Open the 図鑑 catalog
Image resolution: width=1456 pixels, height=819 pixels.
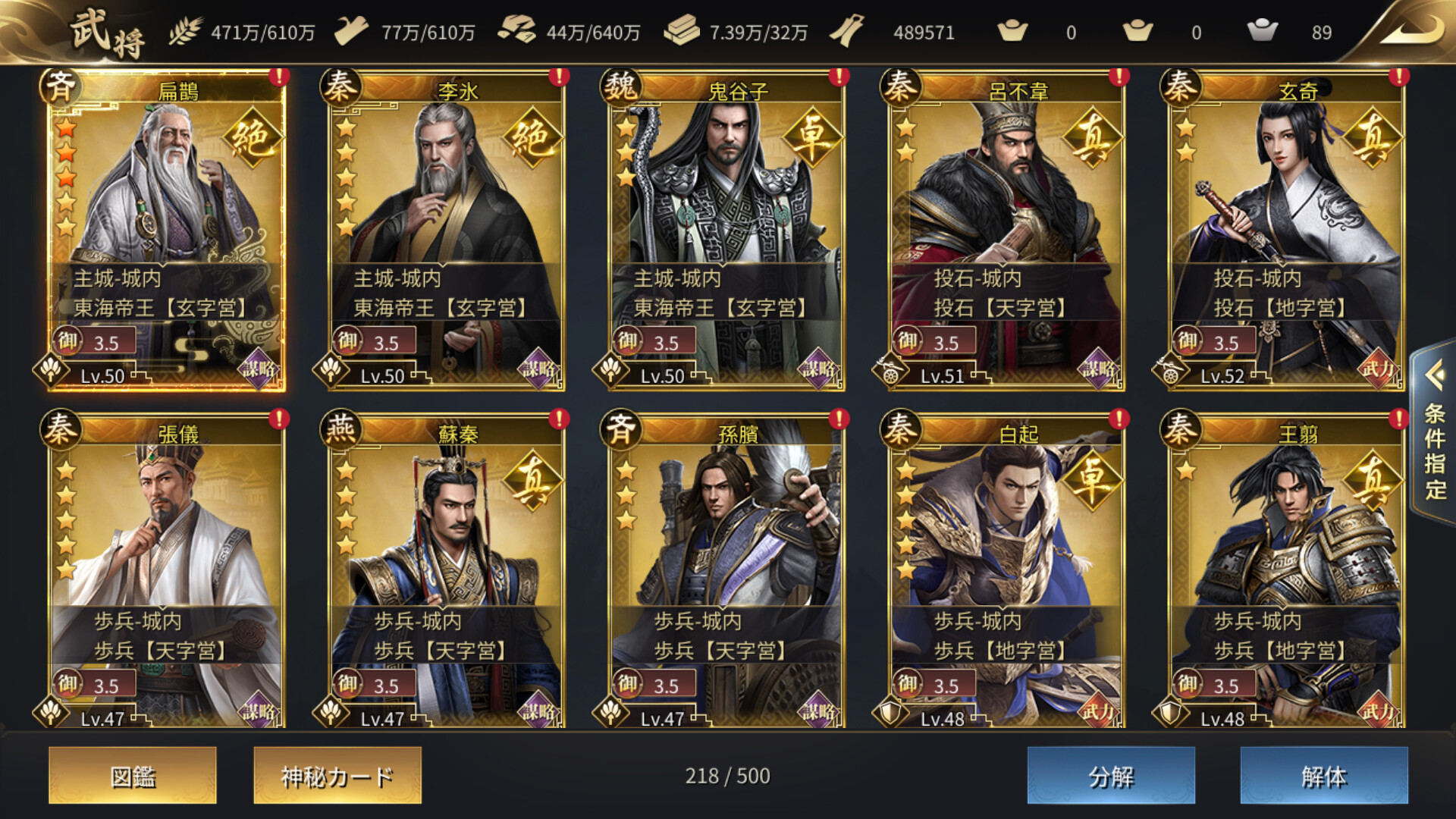[133, 777]
